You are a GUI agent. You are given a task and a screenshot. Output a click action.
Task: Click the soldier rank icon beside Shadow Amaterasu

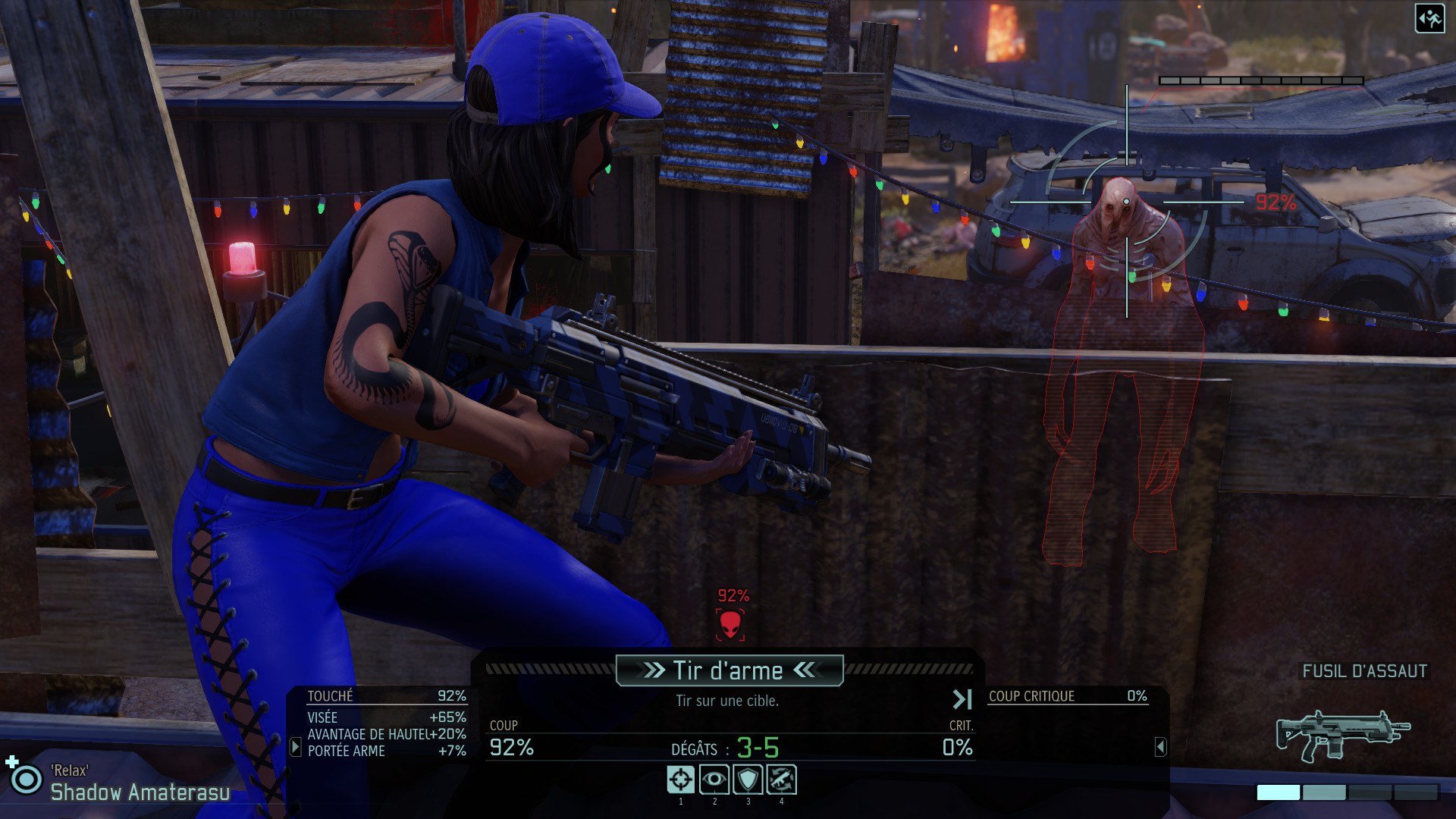click(x=26, y=779)
